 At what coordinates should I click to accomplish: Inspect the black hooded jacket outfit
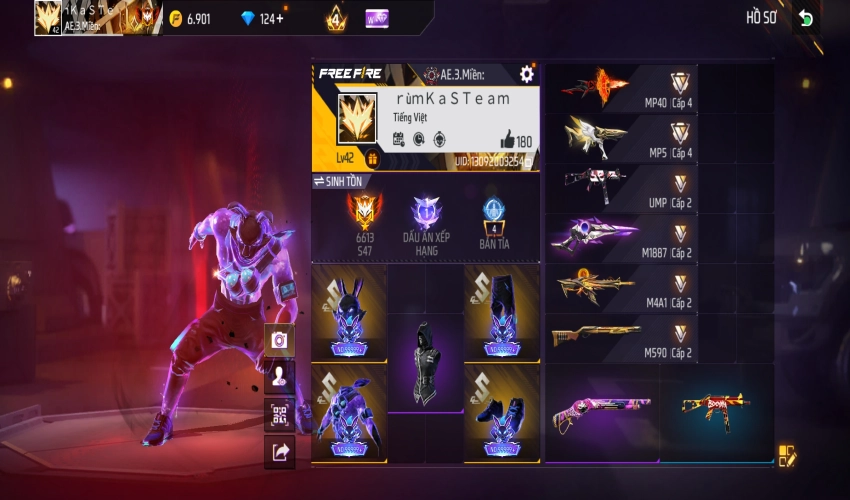[426, 362]
